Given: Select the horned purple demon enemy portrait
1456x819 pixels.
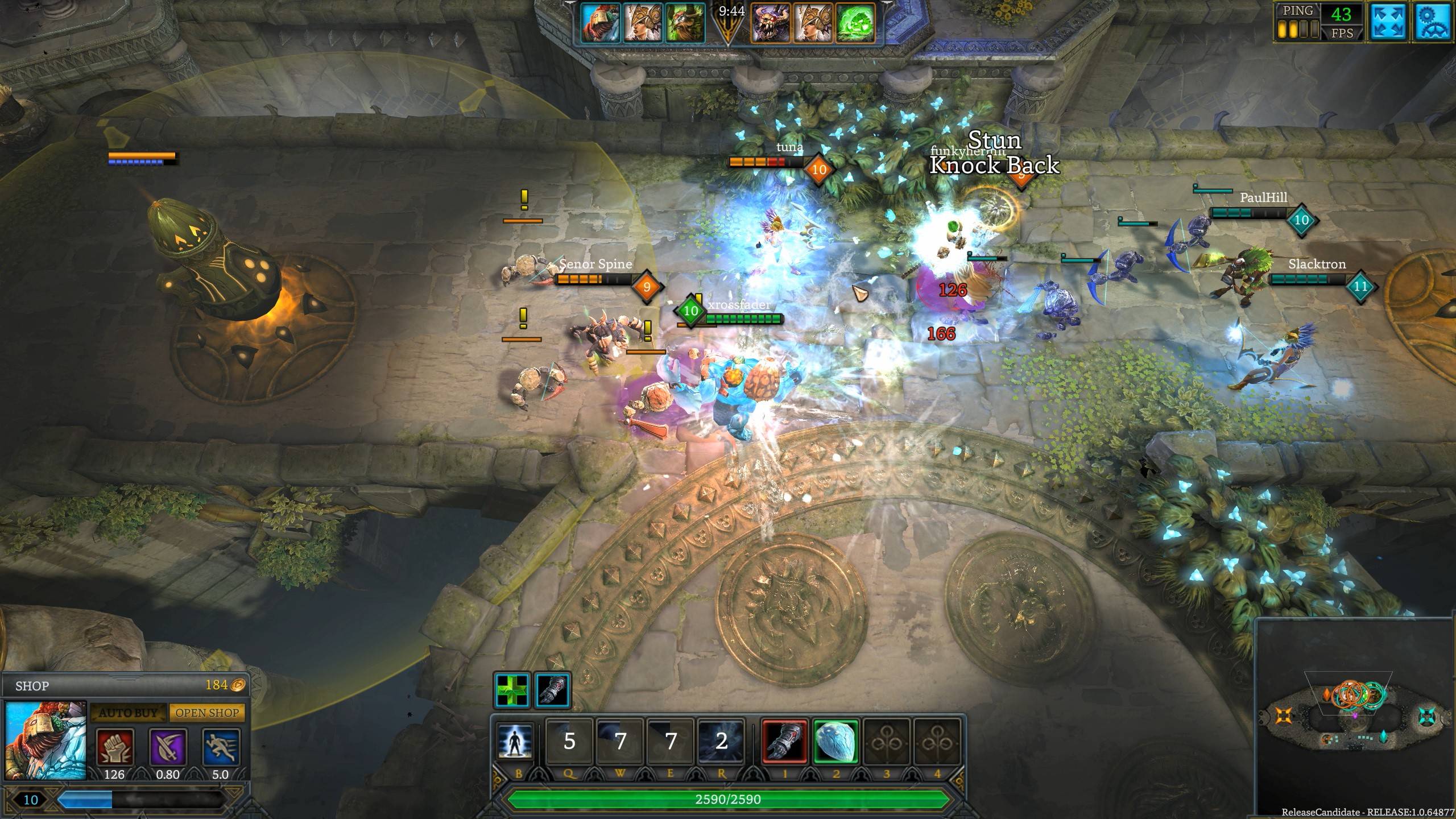Looking at the screenshot, I should [x=771, y=23].
